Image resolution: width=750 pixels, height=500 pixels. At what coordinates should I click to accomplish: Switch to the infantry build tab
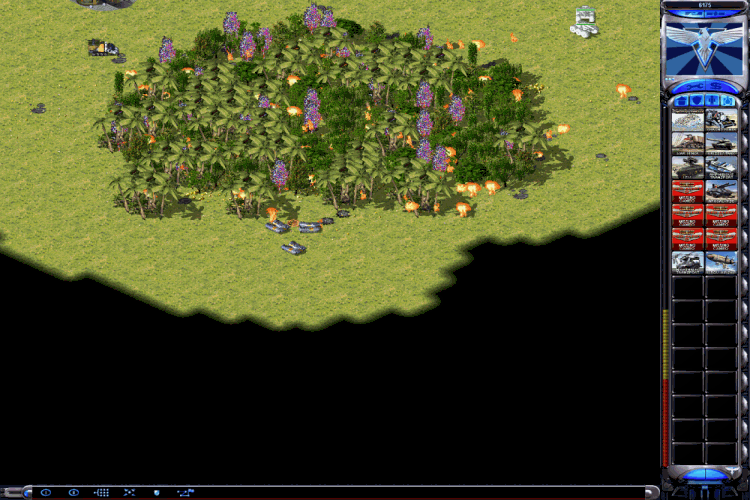[711, 101]
